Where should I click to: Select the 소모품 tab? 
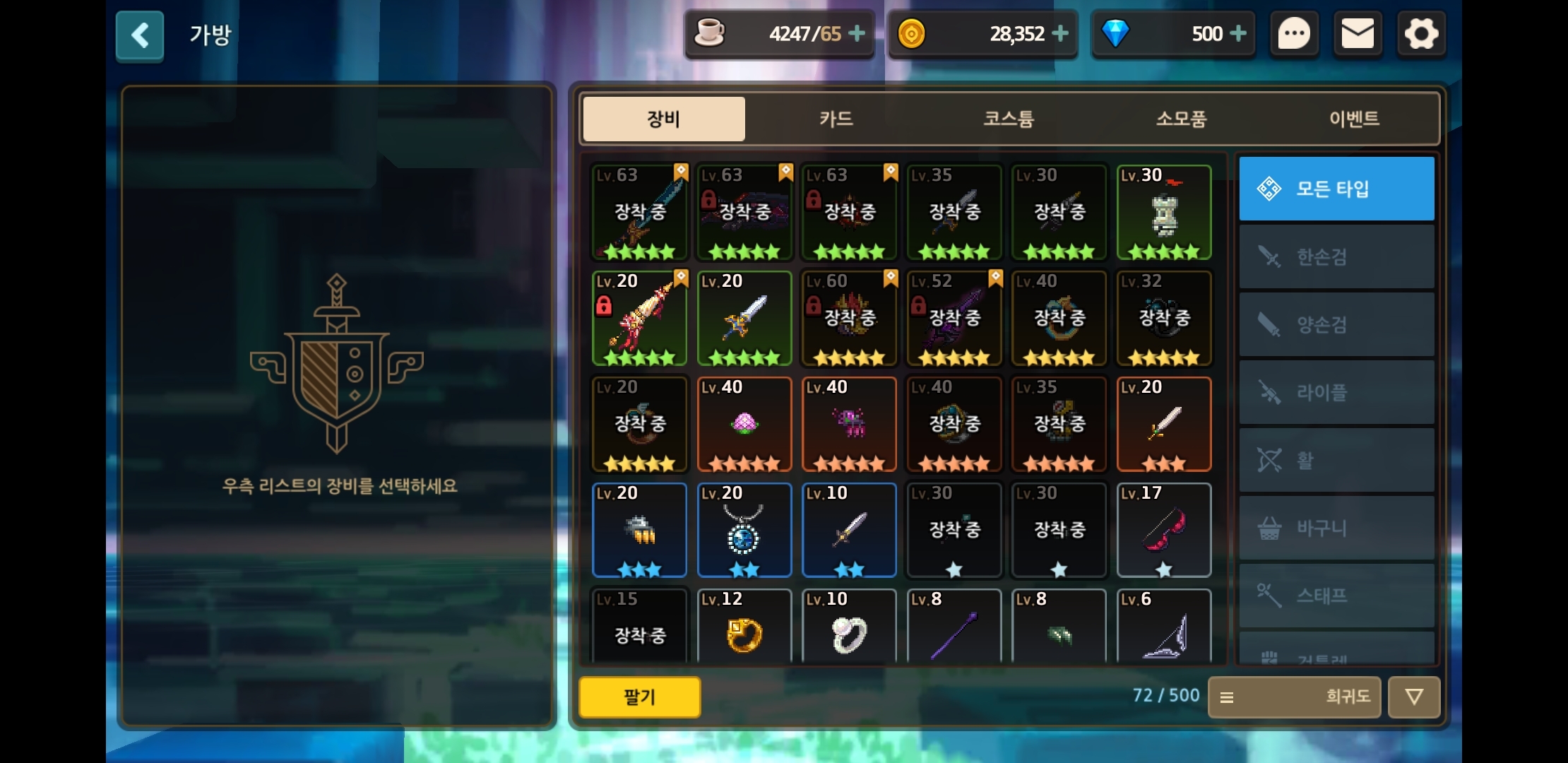click(x=1181, y=119)
